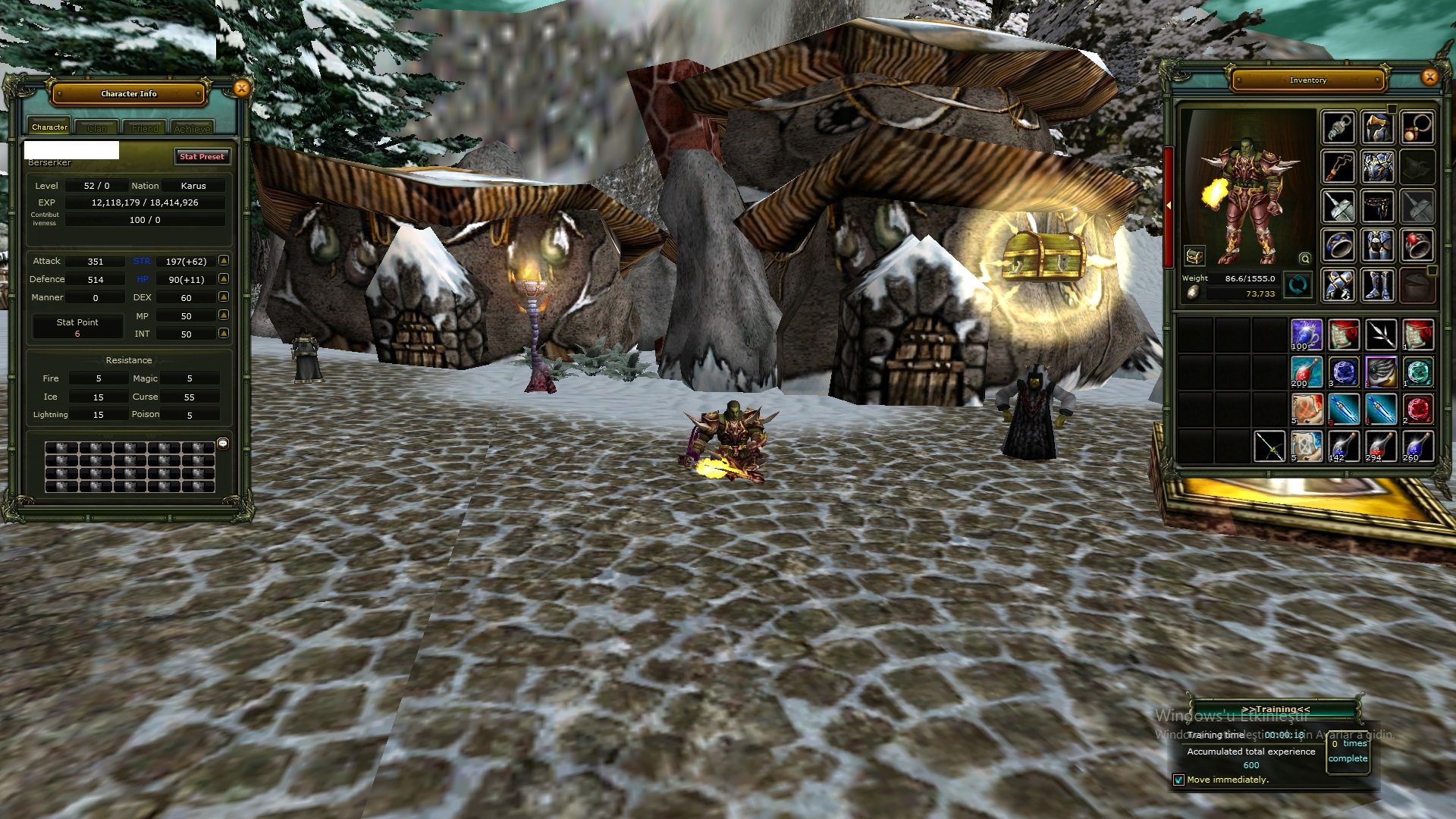The width and height of the screenshot is (1456, 819).
Task: Add a stat point to STR
Action: coord(224,261)
